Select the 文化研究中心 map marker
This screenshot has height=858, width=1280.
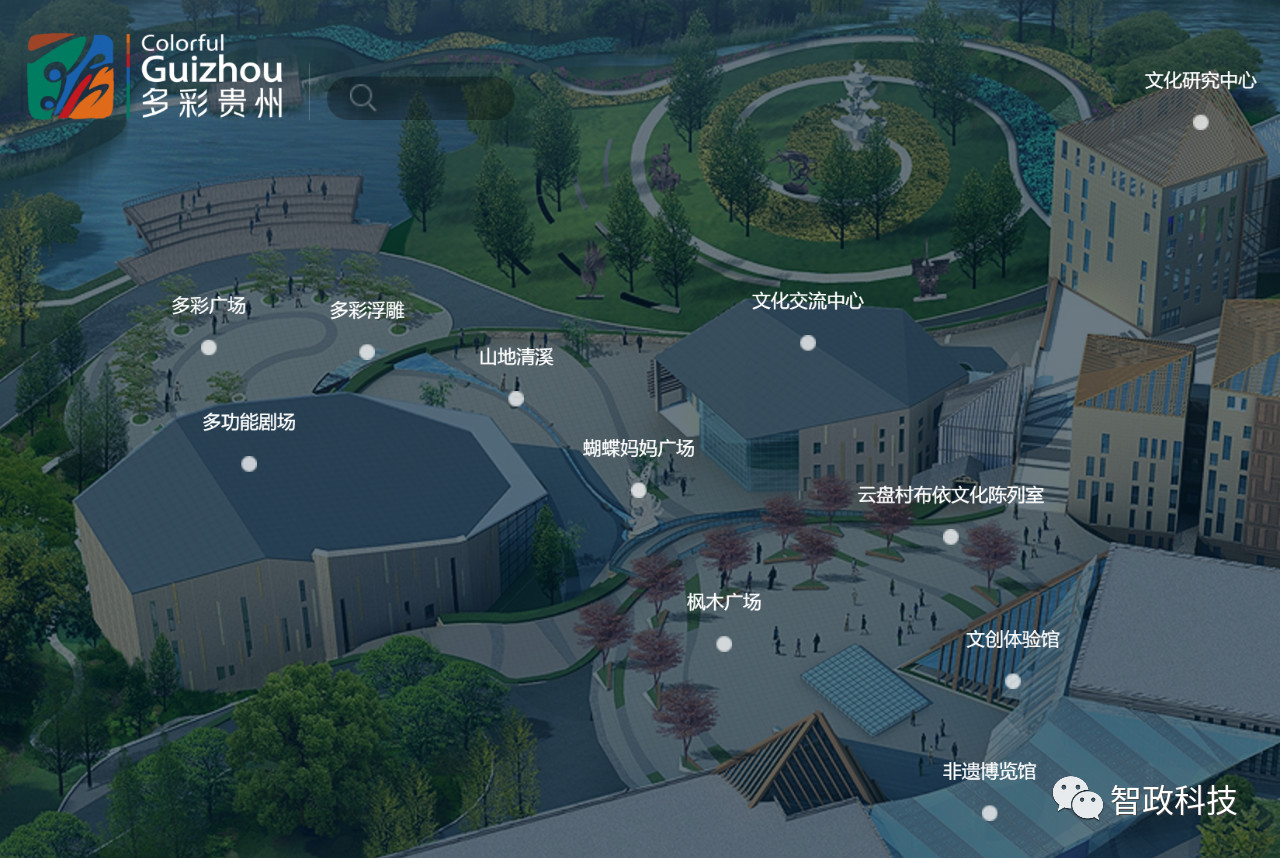point(1200,122)
